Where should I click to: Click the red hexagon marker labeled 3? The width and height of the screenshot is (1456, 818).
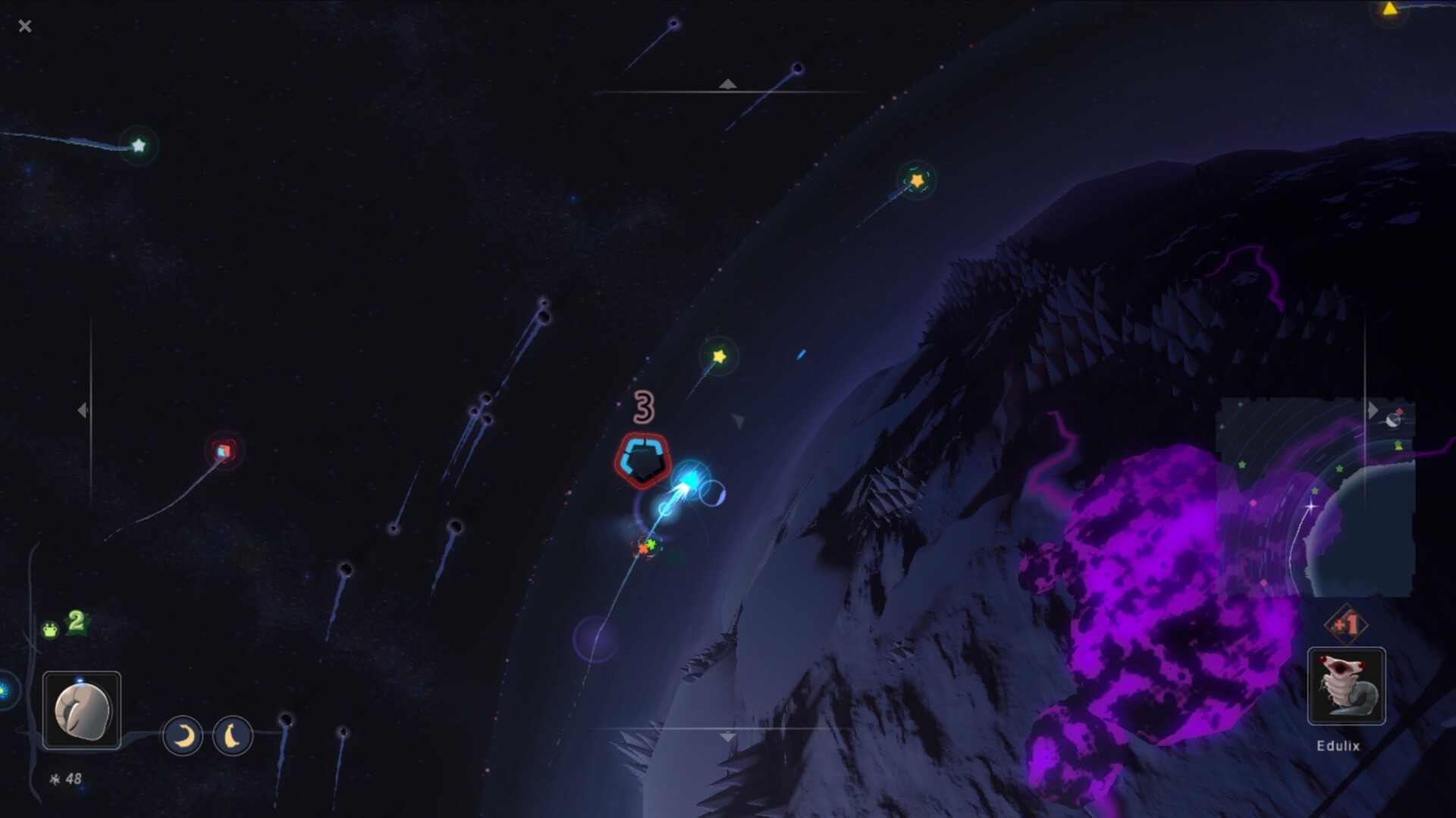[x=642, y=459]
